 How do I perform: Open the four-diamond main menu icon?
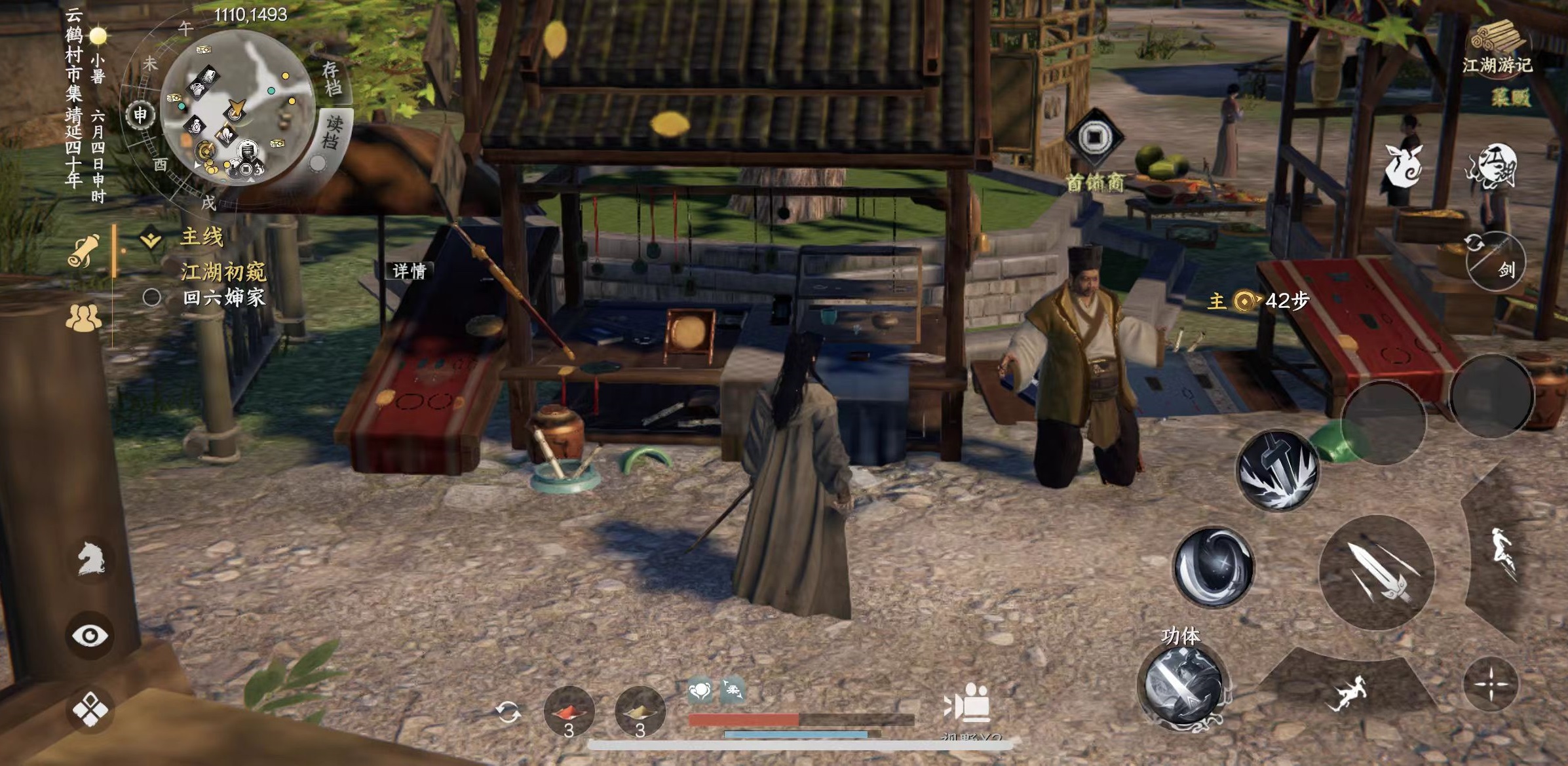(x=90, y=709)
